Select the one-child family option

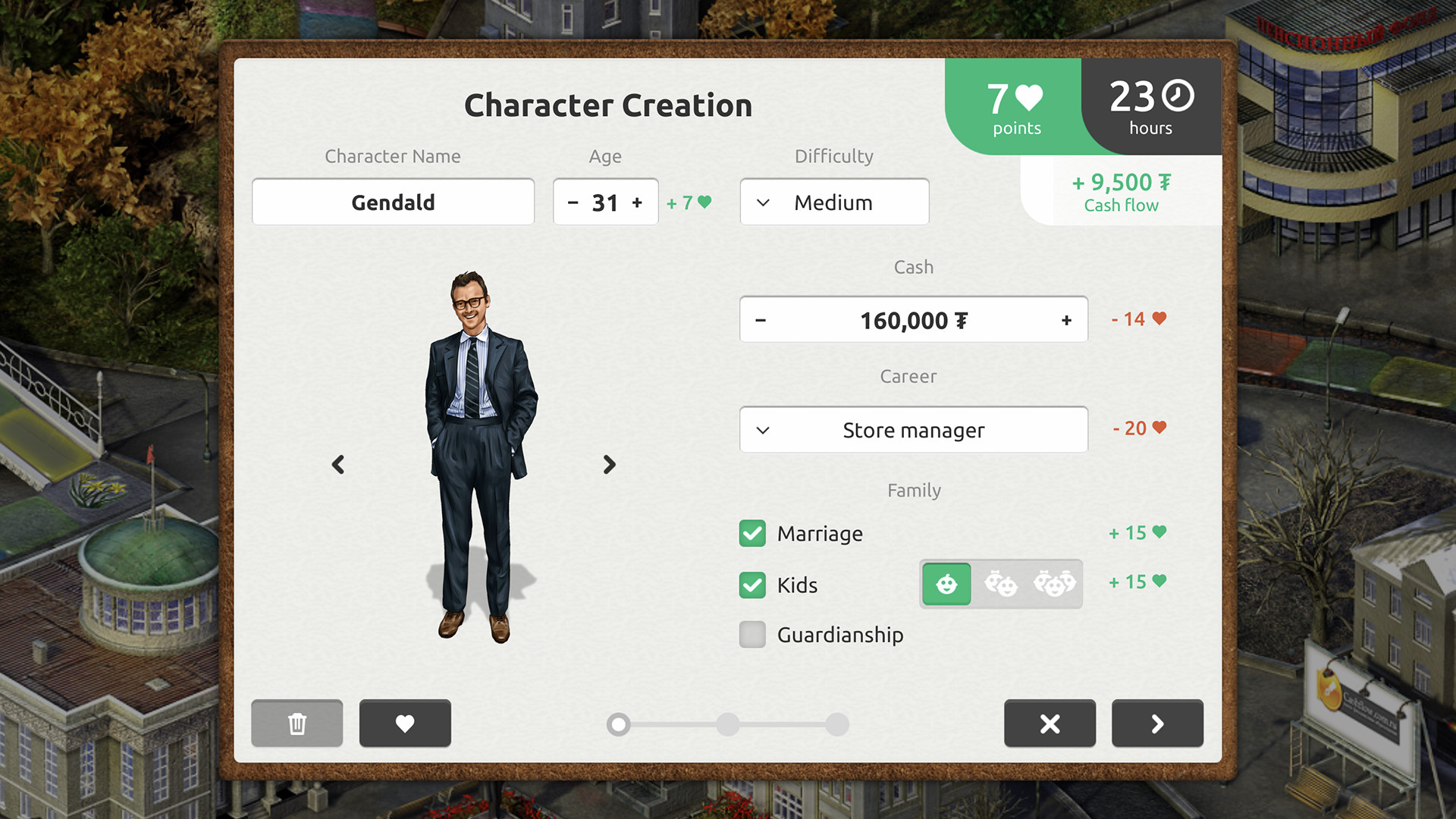[x=946, y=584]
